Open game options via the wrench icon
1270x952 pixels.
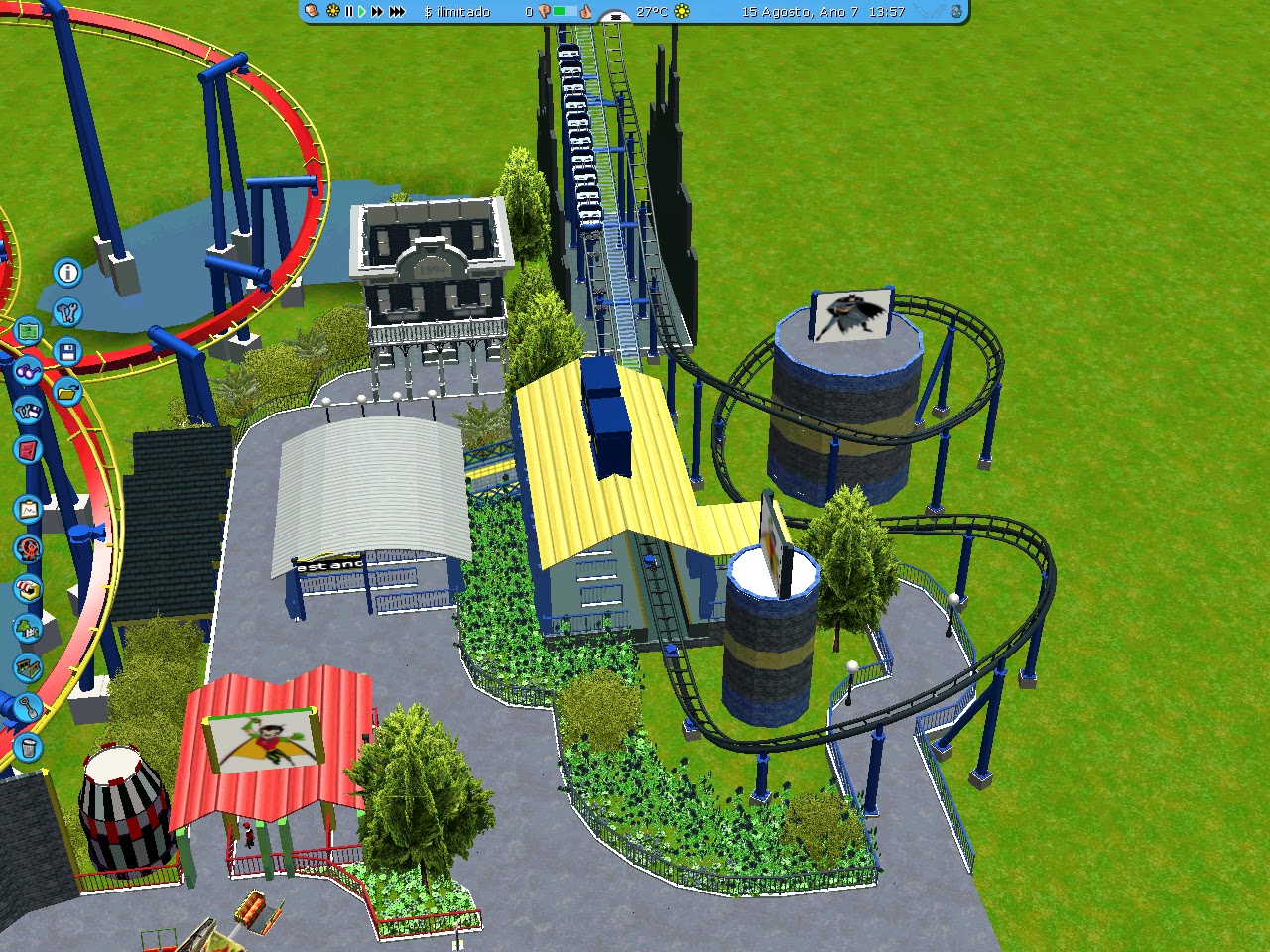[x=65, y=311]
